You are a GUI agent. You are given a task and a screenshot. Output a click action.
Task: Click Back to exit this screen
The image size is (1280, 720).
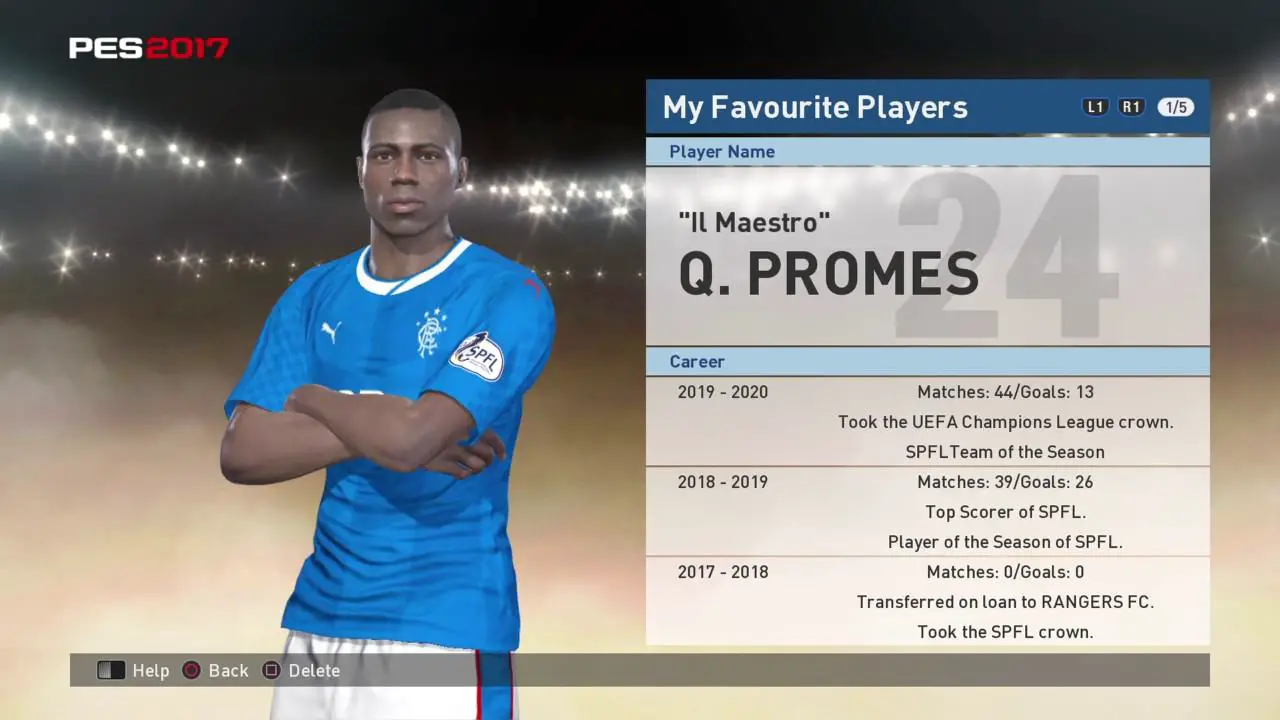[x=228, y=671]
